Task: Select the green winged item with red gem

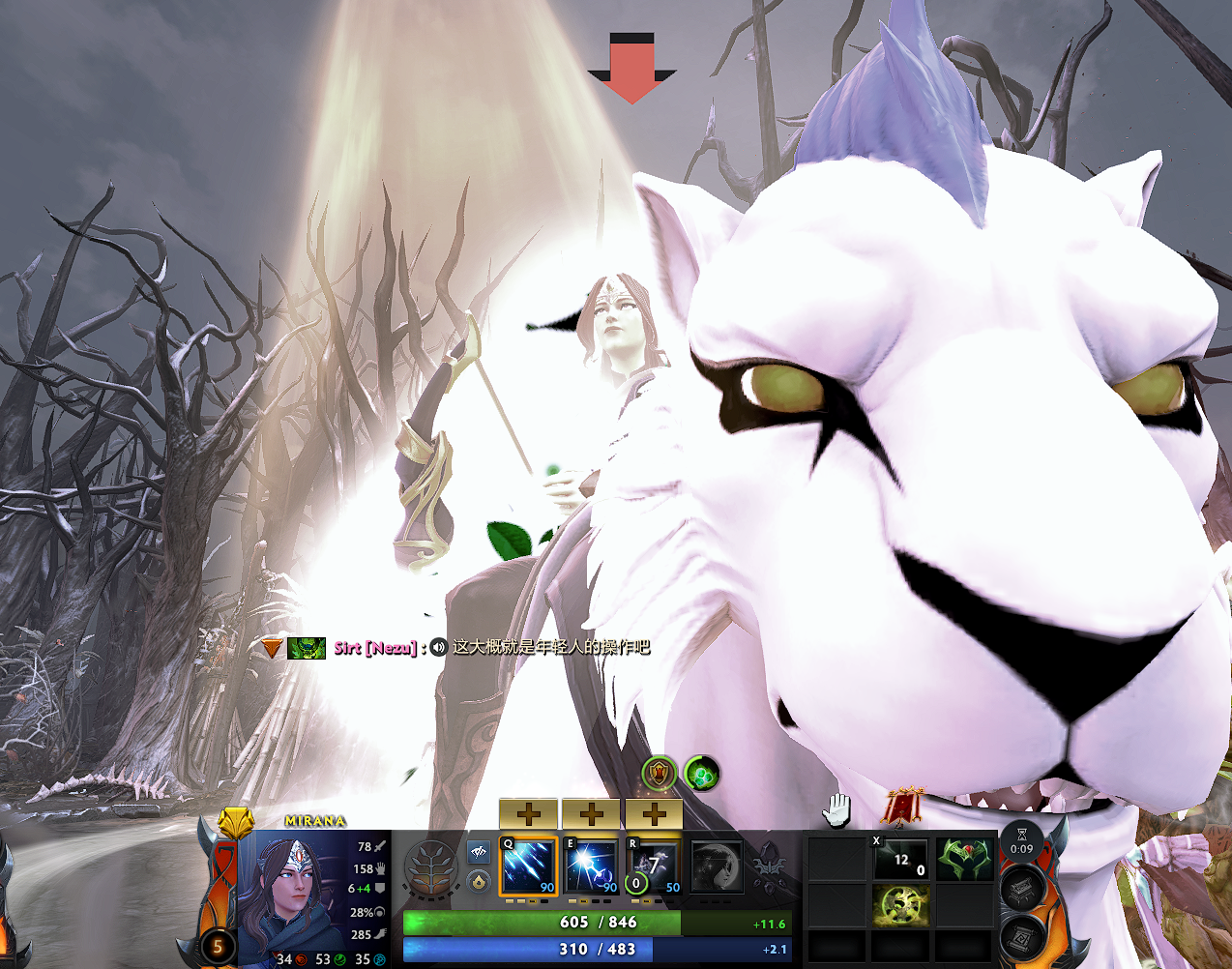Action: coord(964,859)
